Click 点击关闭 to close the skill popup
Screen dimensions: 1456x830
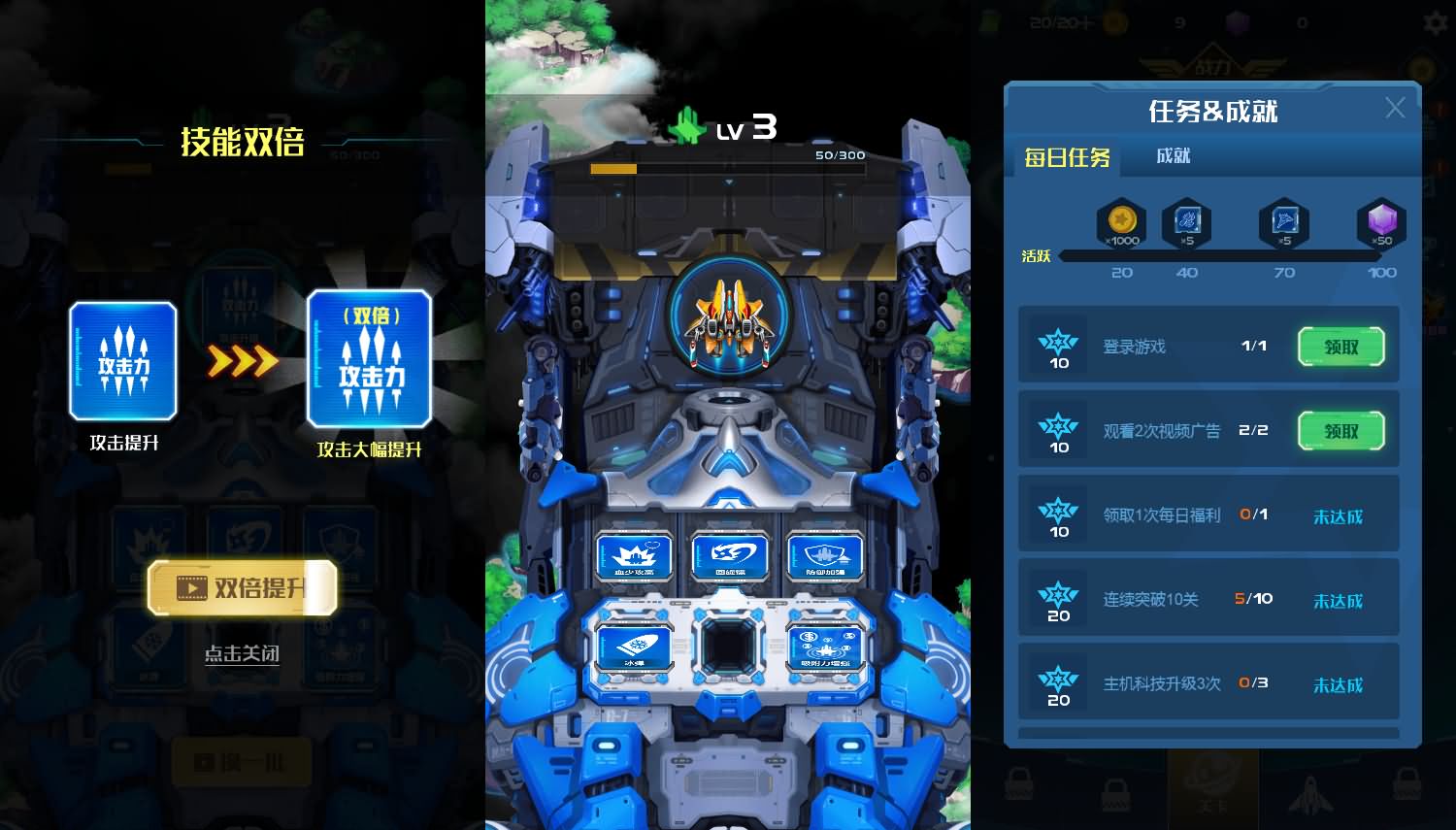coord(241,654)
